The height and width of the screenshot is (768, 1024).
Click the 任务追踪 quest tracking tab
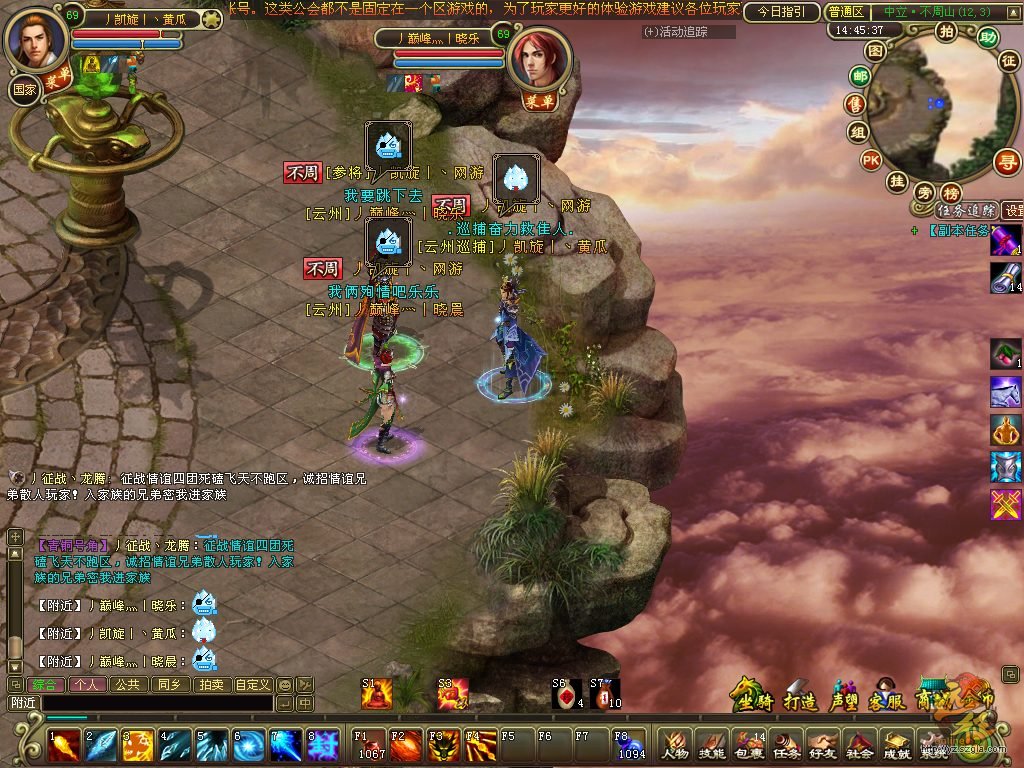965,210
